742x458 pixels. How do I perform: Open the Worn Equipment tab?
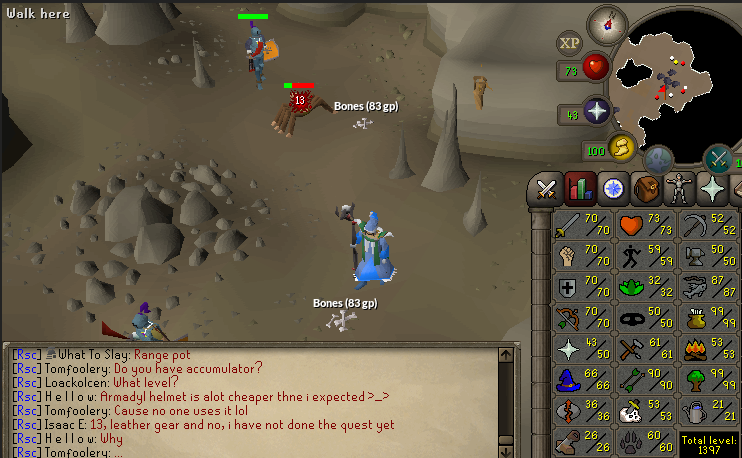(679, 187)
